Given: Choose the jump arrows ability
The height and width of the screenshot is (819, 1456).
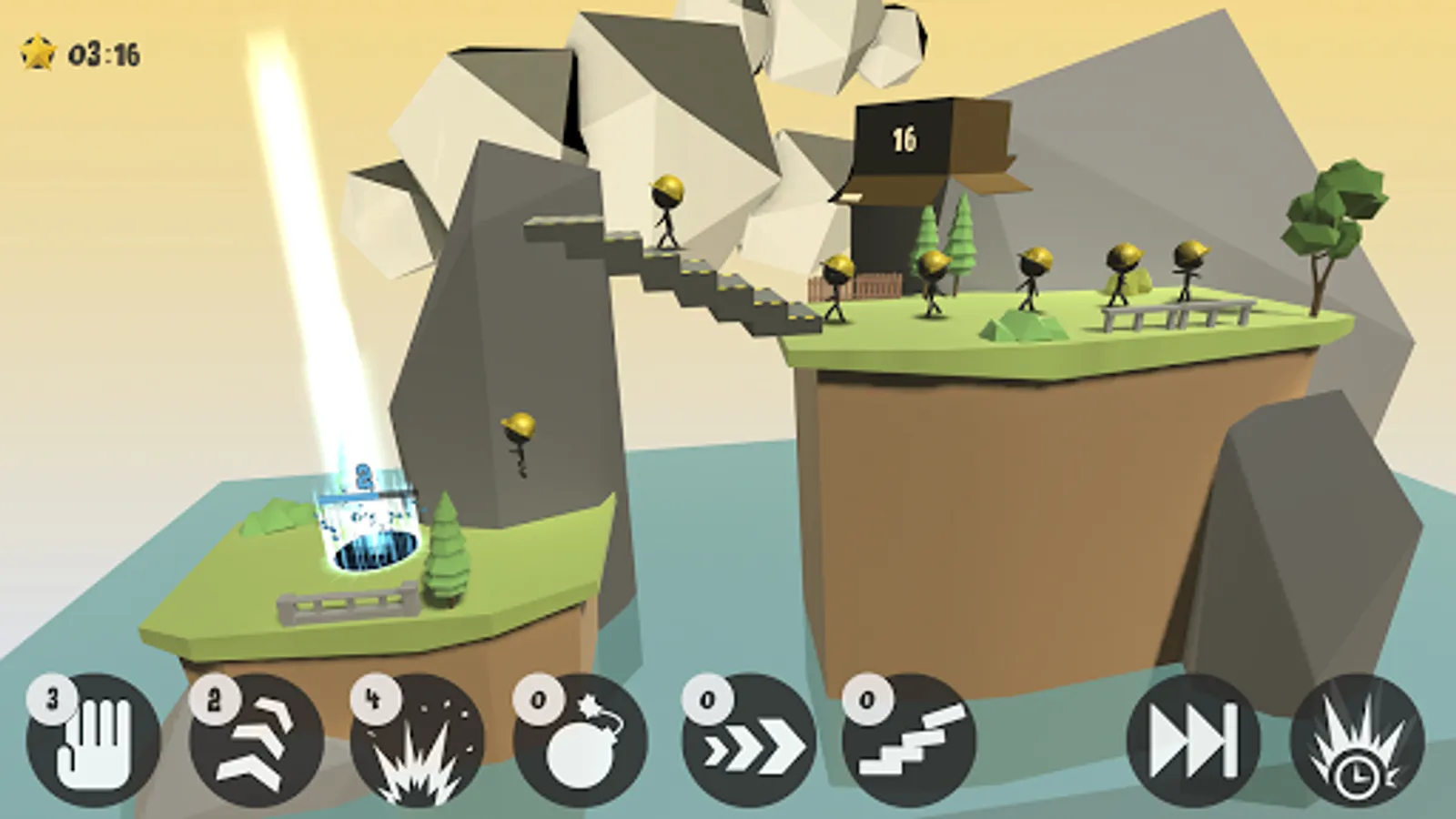Looking at the screenshot, I should click(256, 741).
